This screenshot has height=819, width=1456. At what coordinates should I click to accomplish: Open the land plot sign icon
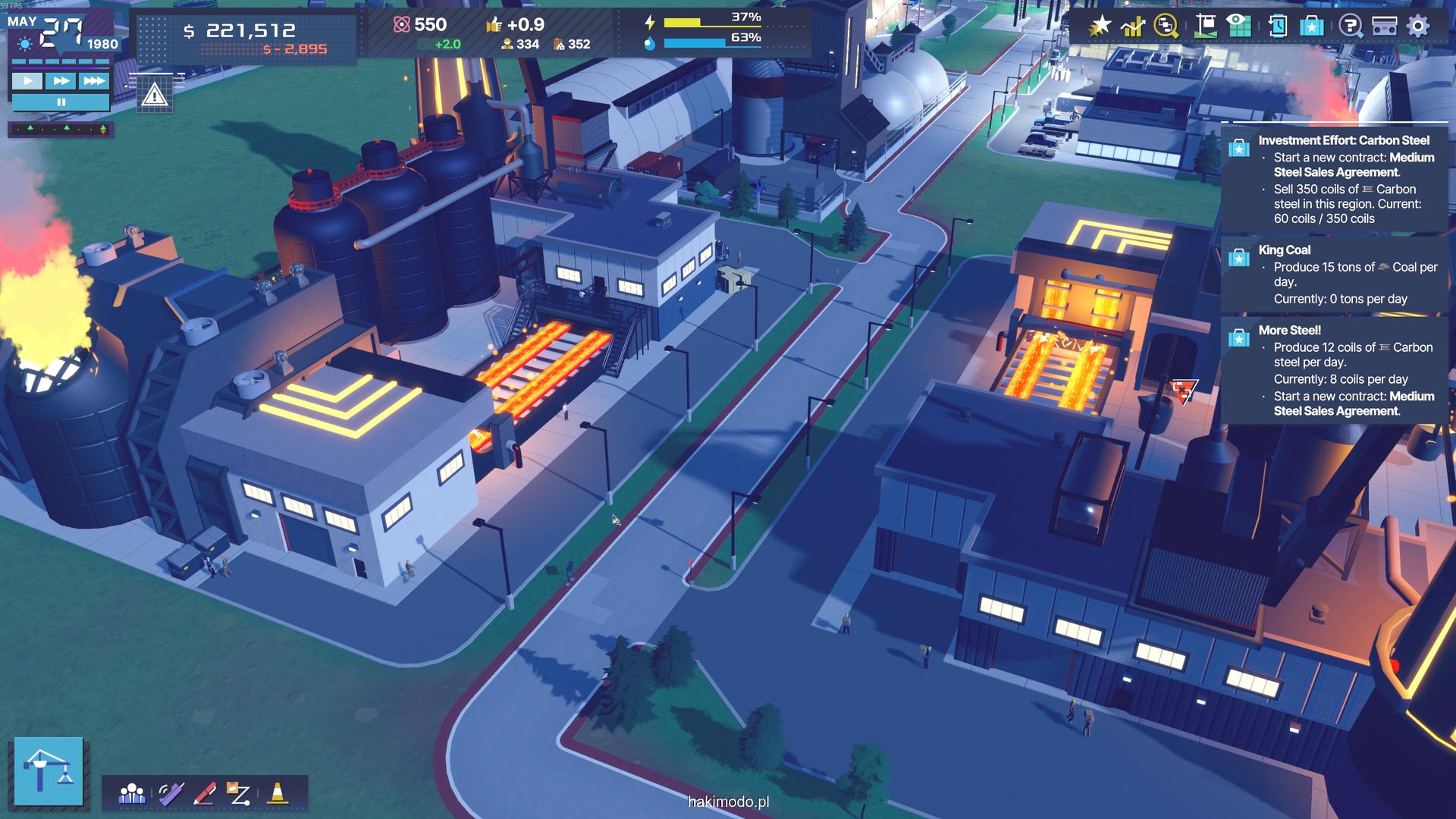1204,27
